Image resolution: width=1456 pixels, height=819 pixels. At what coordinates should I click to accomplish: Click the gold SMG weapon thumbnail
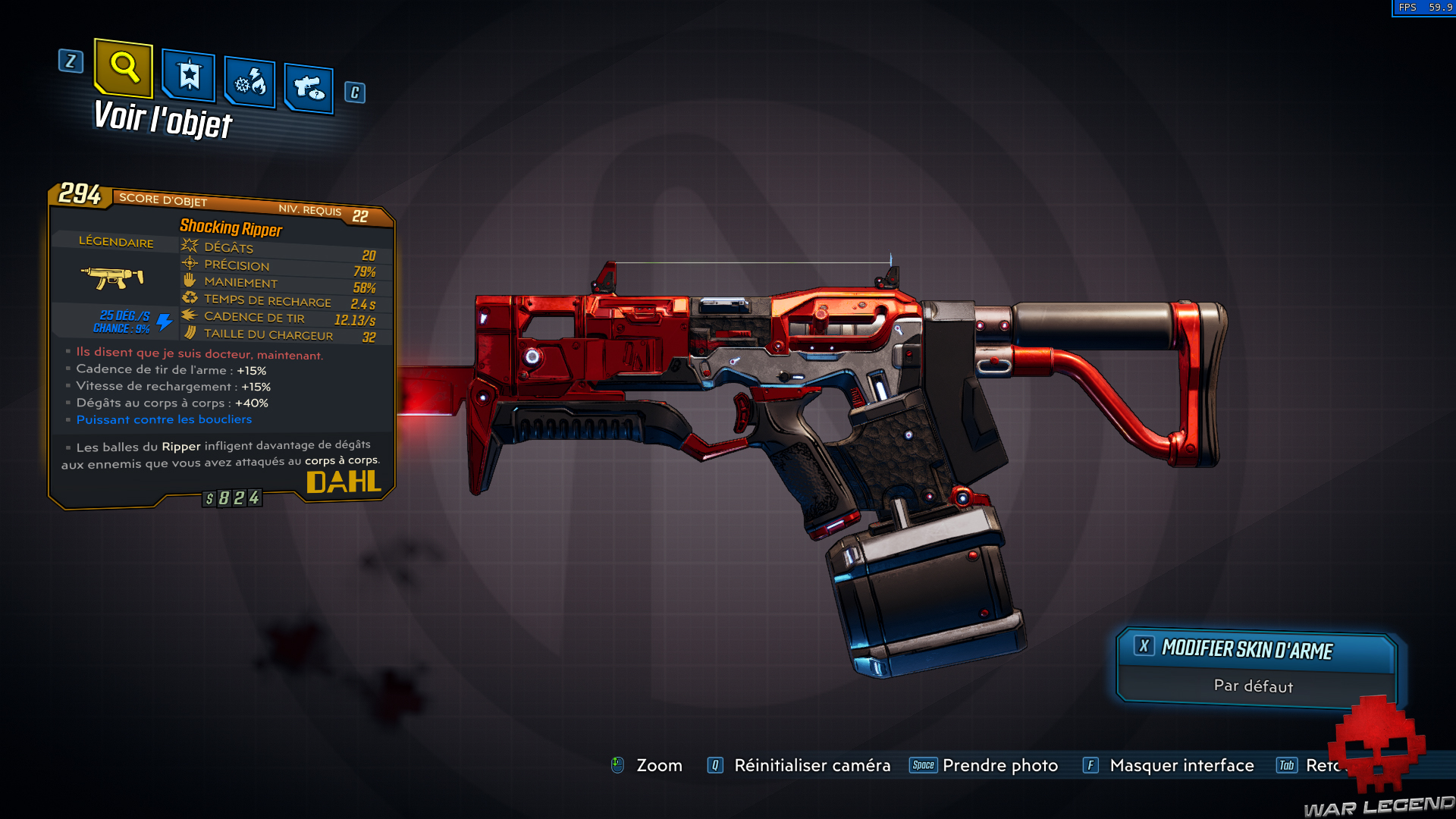pos(114,275)
